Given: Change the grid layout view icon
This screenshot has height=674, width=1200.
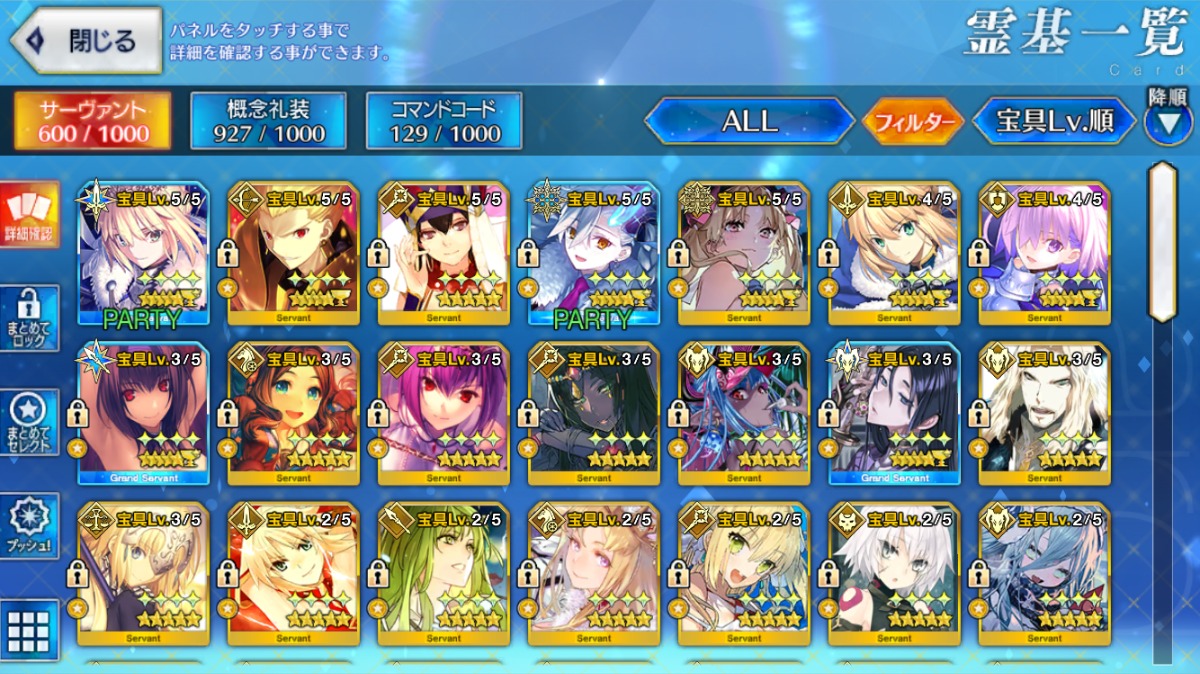Looking at the screenshot, I should click(29, 630).
